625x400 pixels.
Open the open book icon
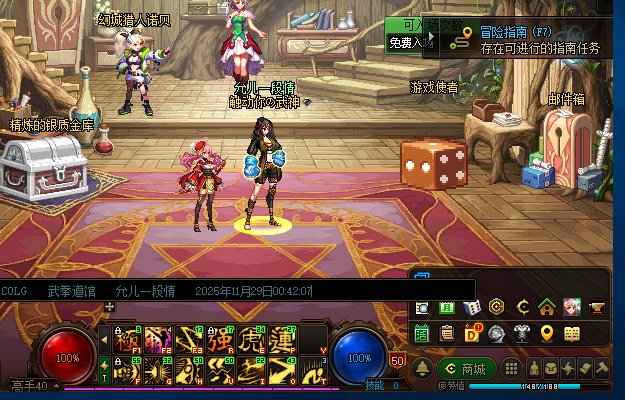click(571, 333)
